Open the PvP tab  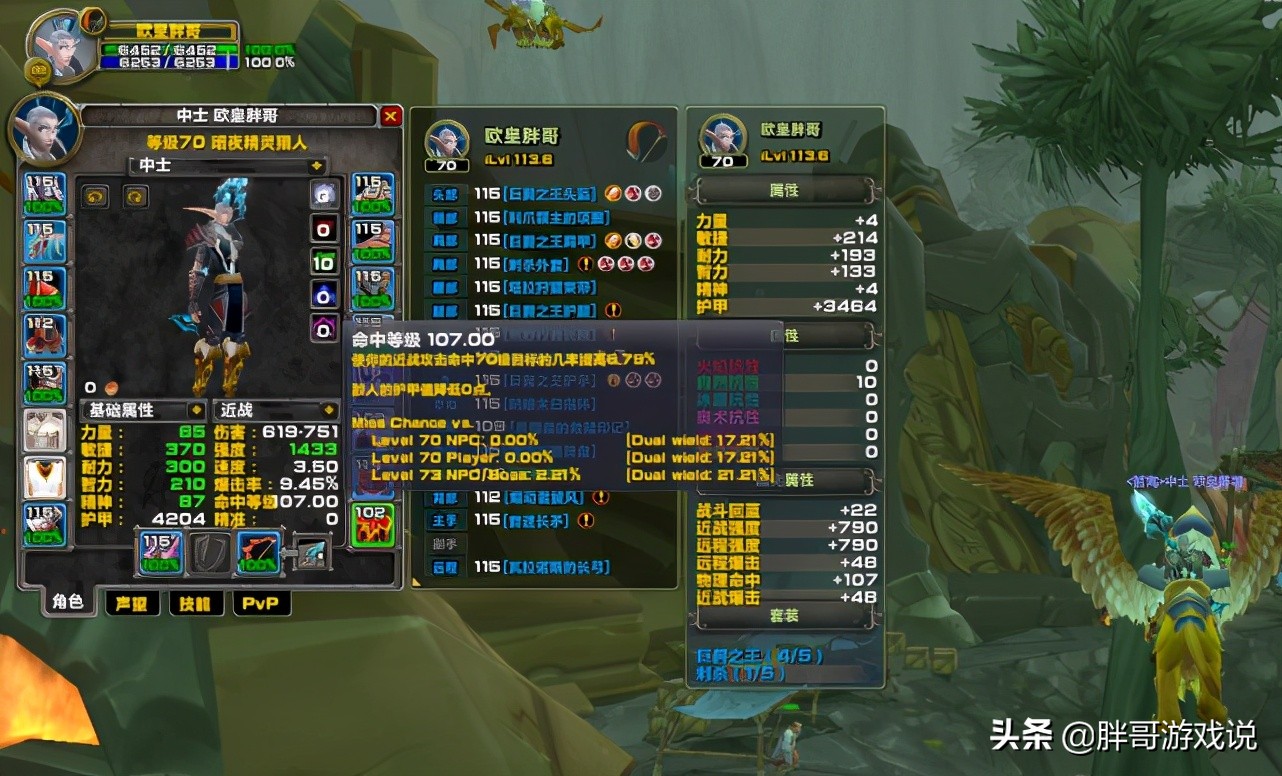pos(261,603)
